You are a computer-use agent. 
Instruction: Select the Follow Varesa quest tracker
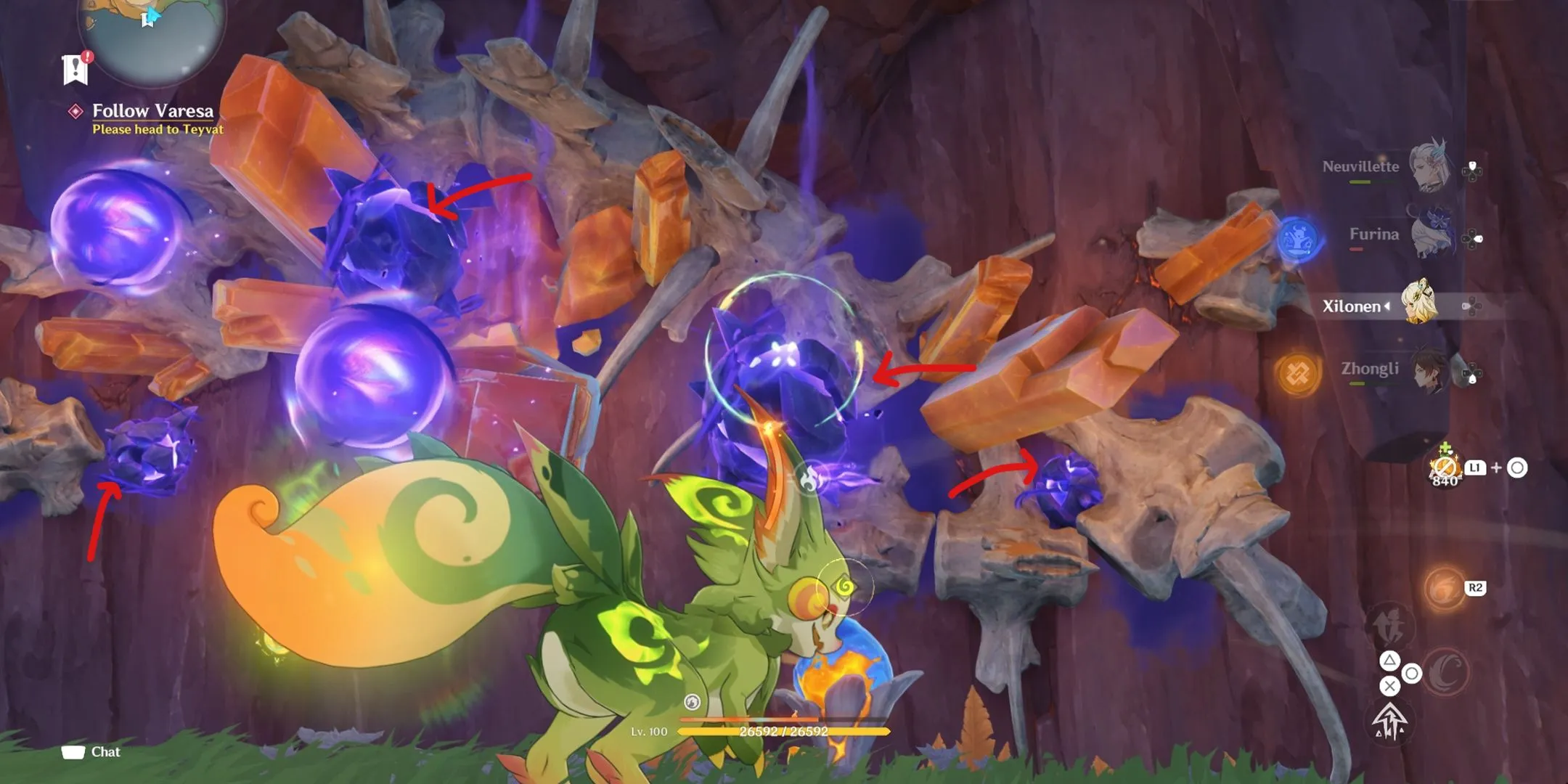(152, 111)
